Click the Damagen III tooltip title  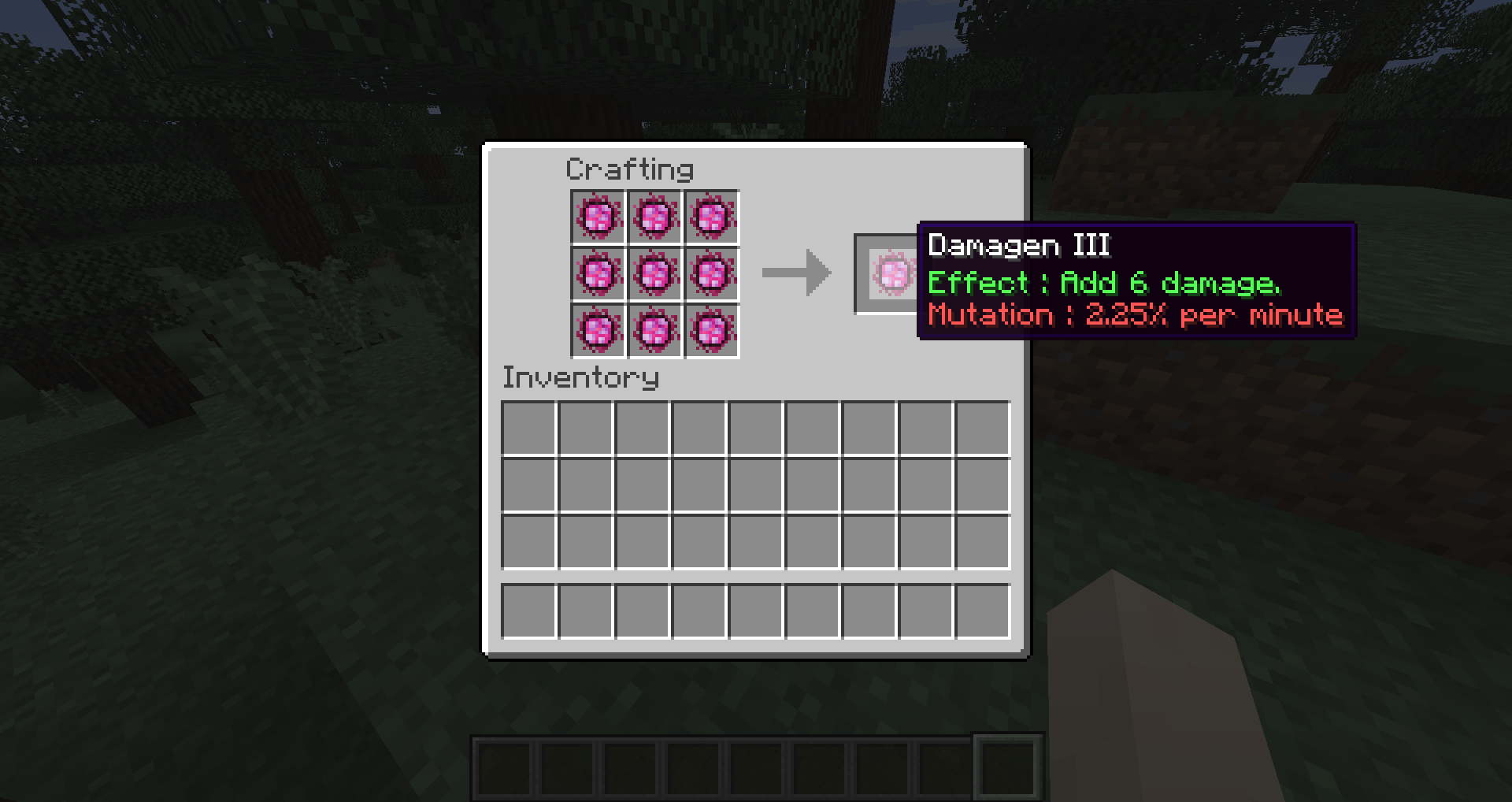tap(1018, 245)
